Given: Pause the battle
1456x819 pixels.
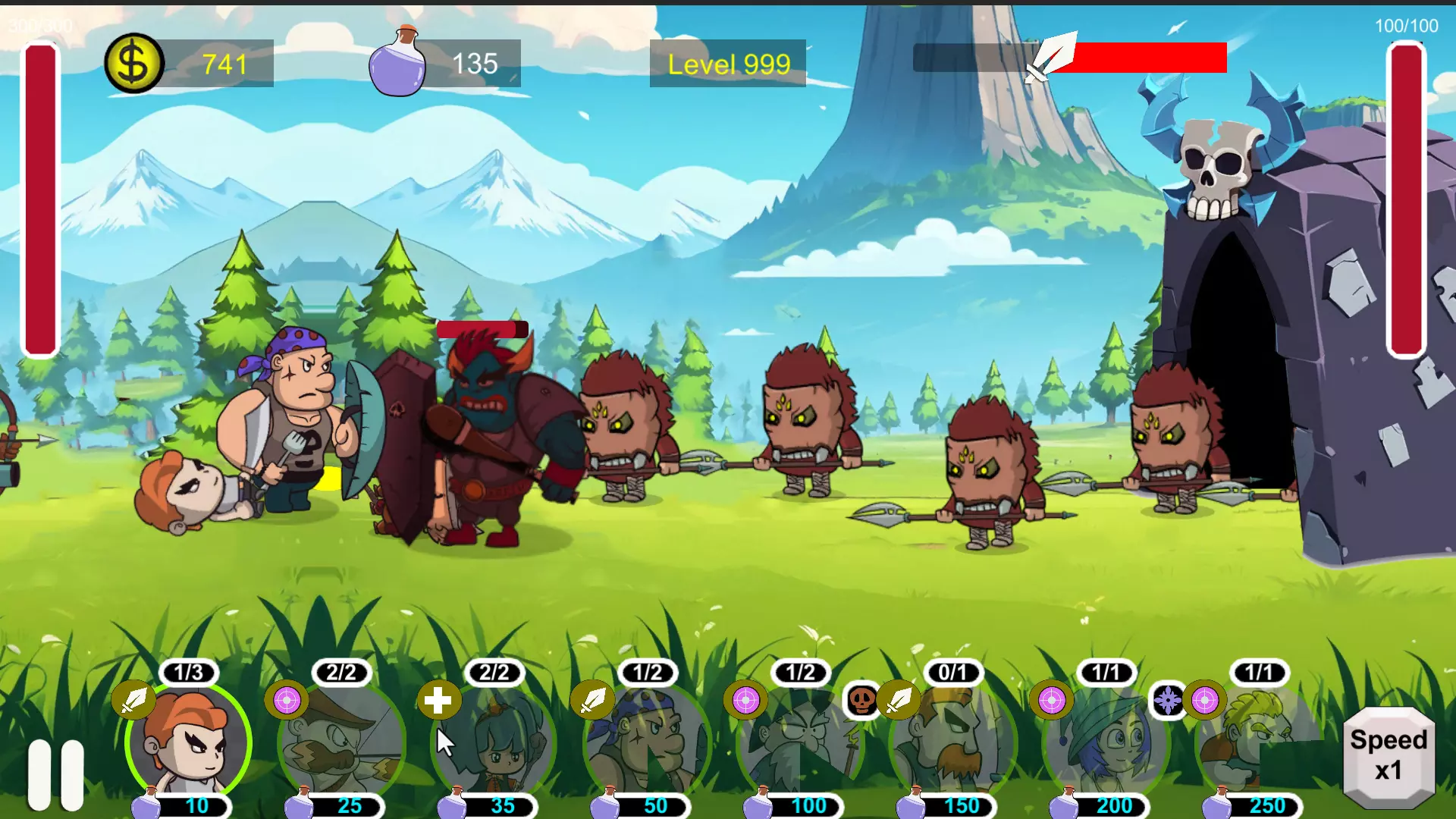Looking at the screenshot, I should 56,773.
